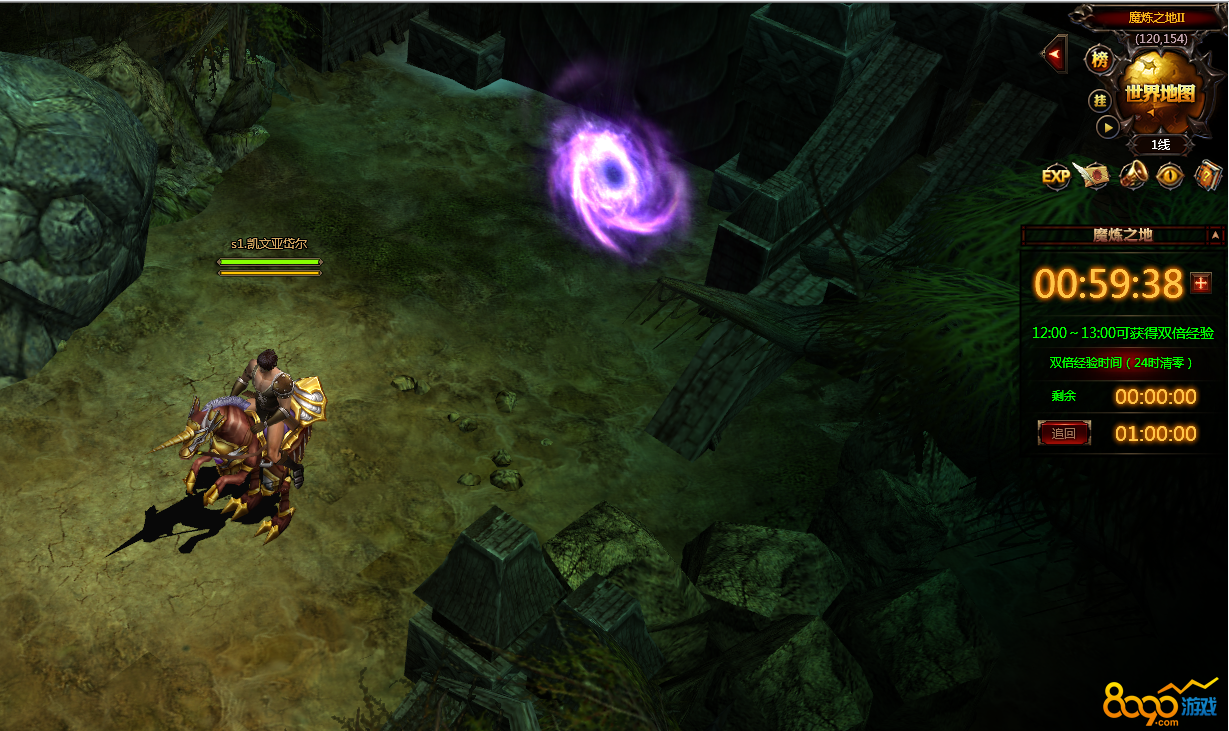Open the 榜 ranking button
This screenshot has width=1229, height=731.
pos(1100,60)
